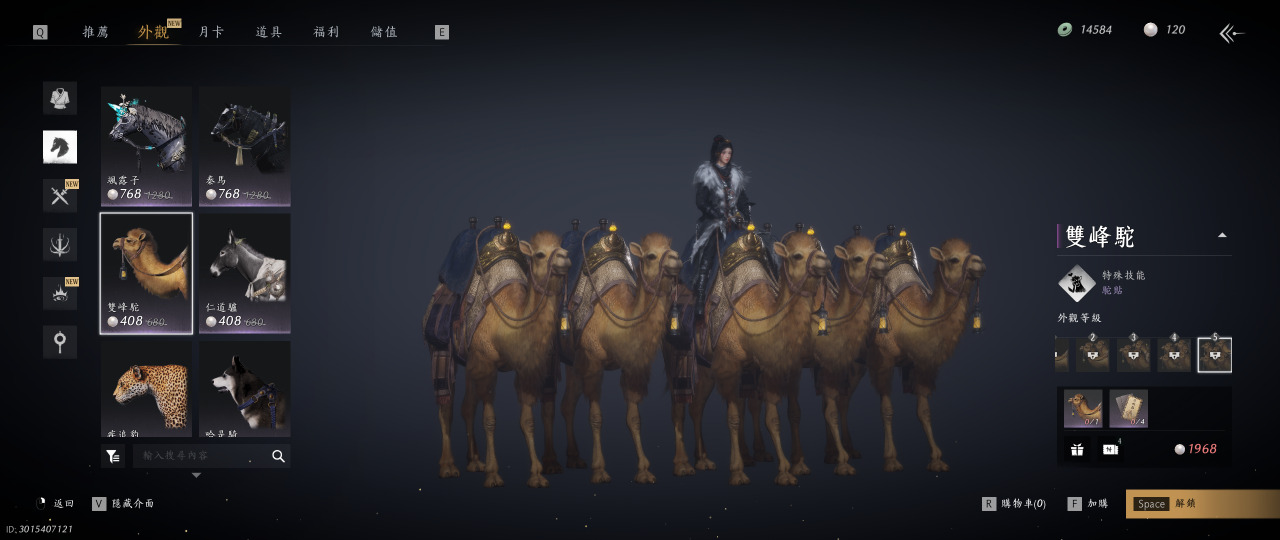Viewport: 1280px width, 540px height.
Task: Select the husky dog mount card
Action: pyautogui.click(x=244, y=388)
